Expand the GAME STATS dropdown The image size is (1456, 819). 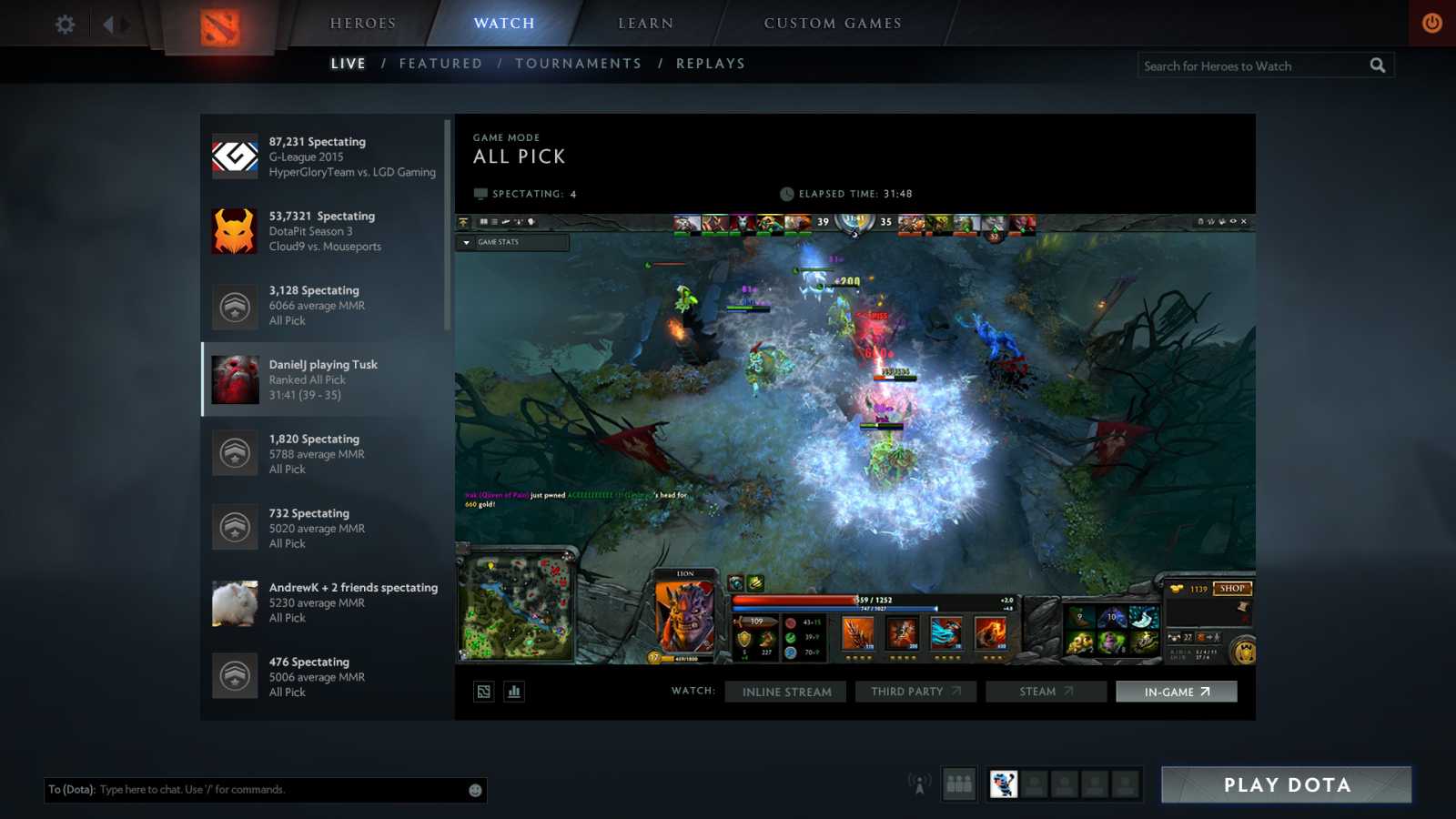click(512, 242)
